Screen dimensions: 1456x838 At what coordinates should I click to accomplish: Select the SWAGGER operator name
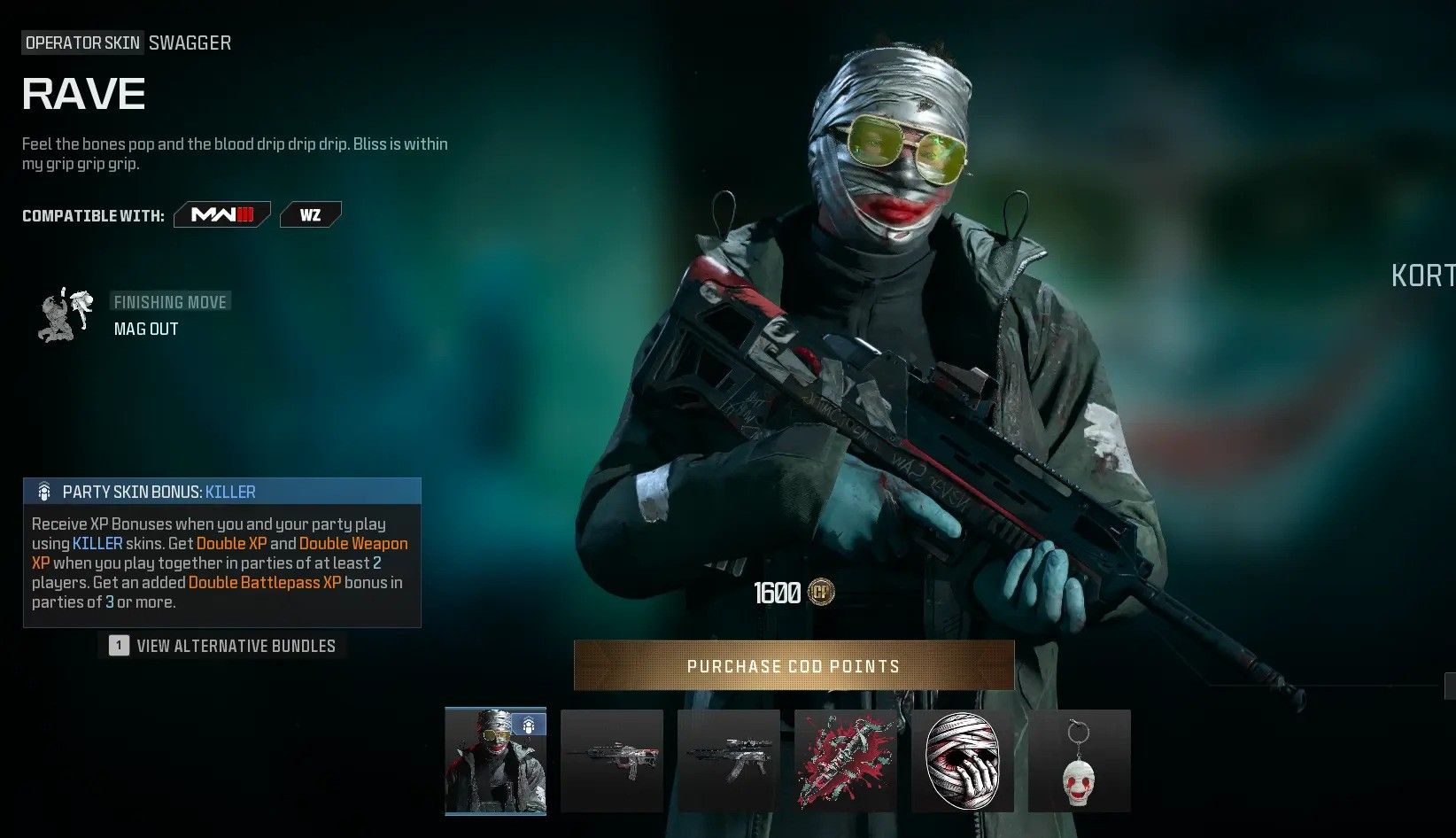[x=190, y=42]
